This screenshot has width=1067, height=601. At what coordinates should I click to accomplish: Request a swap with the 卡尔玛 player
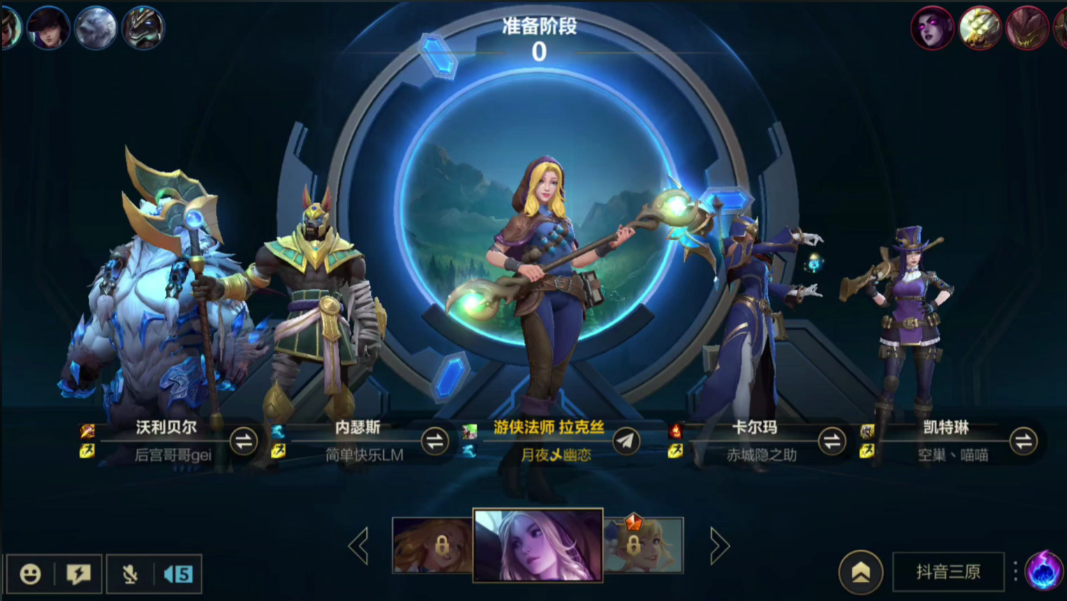[x=832, y=440]
